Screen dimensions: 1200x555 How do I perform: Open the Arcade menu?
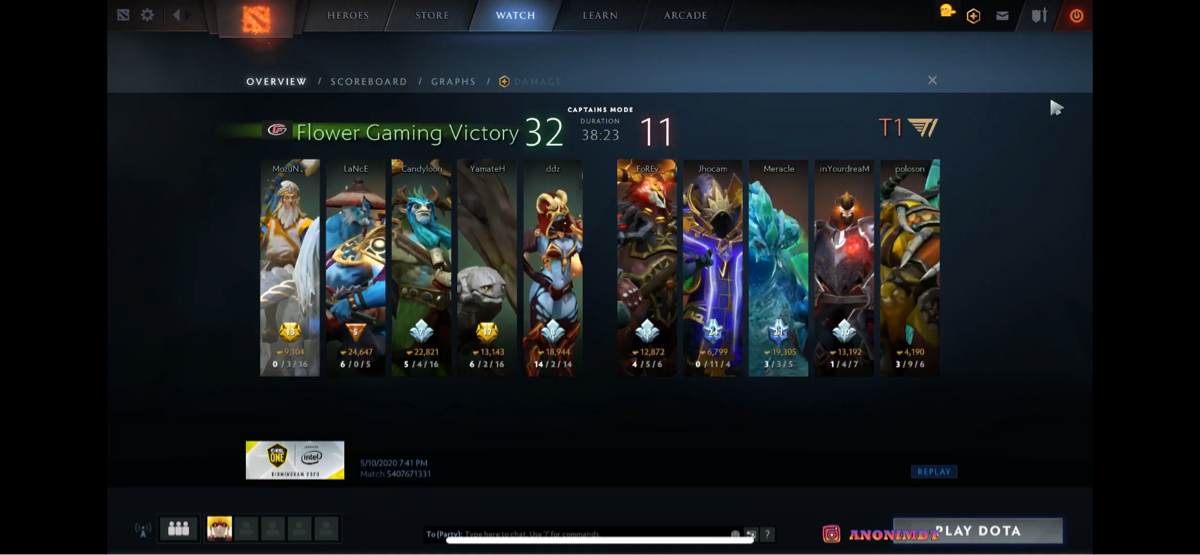(x=685, y=16)
